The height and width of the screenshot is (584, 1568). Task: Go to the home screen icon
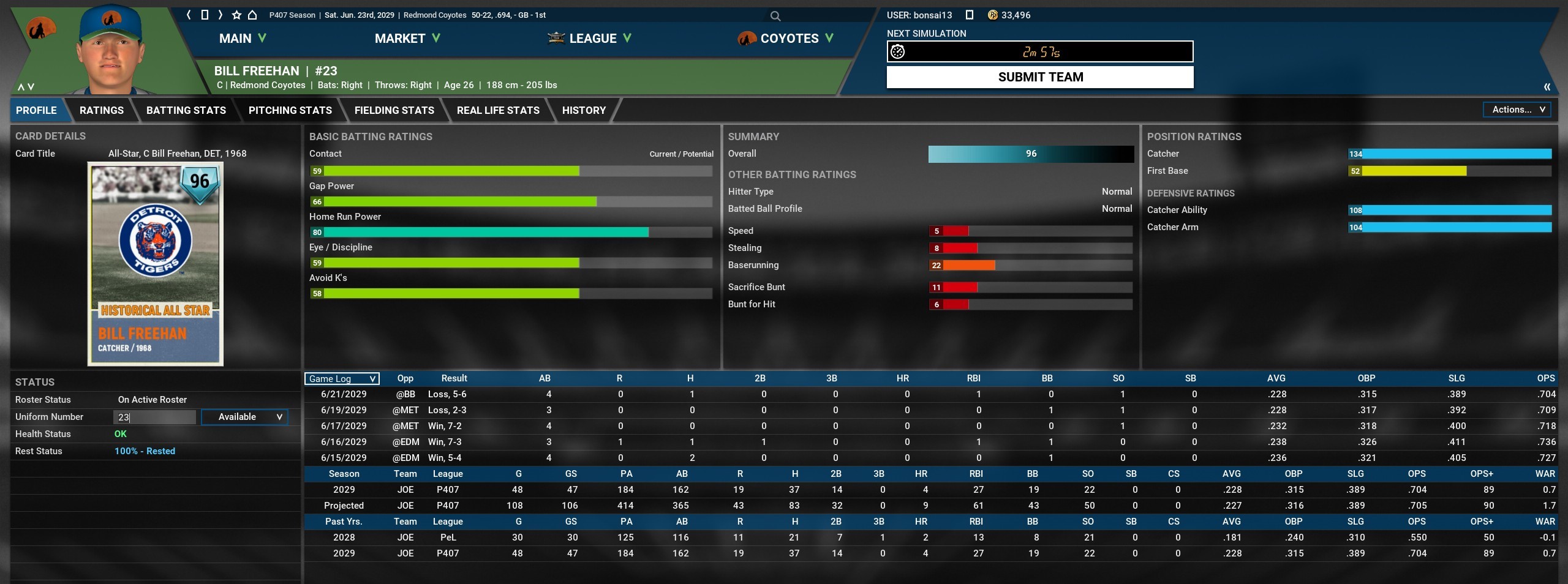[252, 15]
